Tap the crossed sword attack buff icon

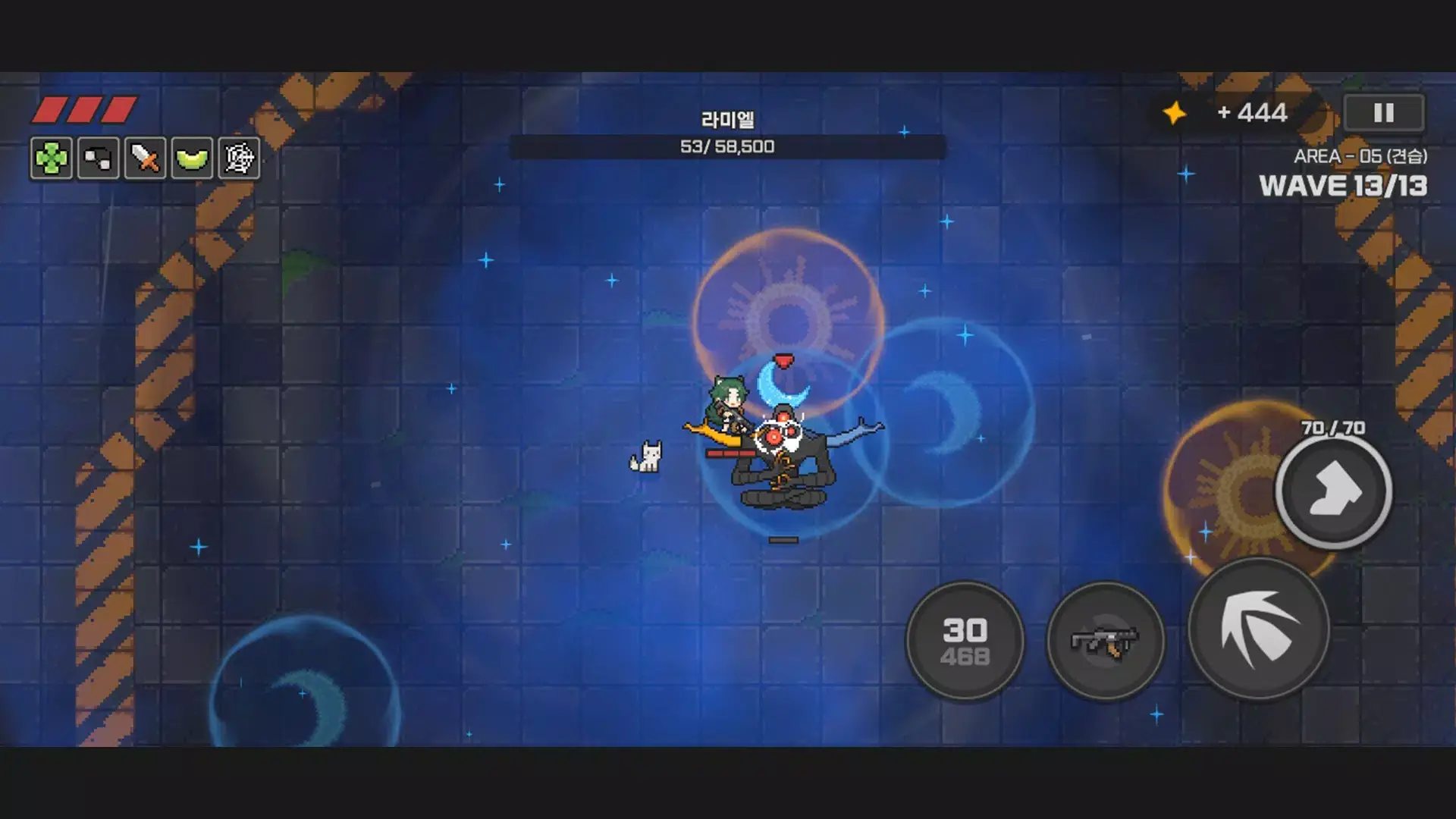[144, 158]
